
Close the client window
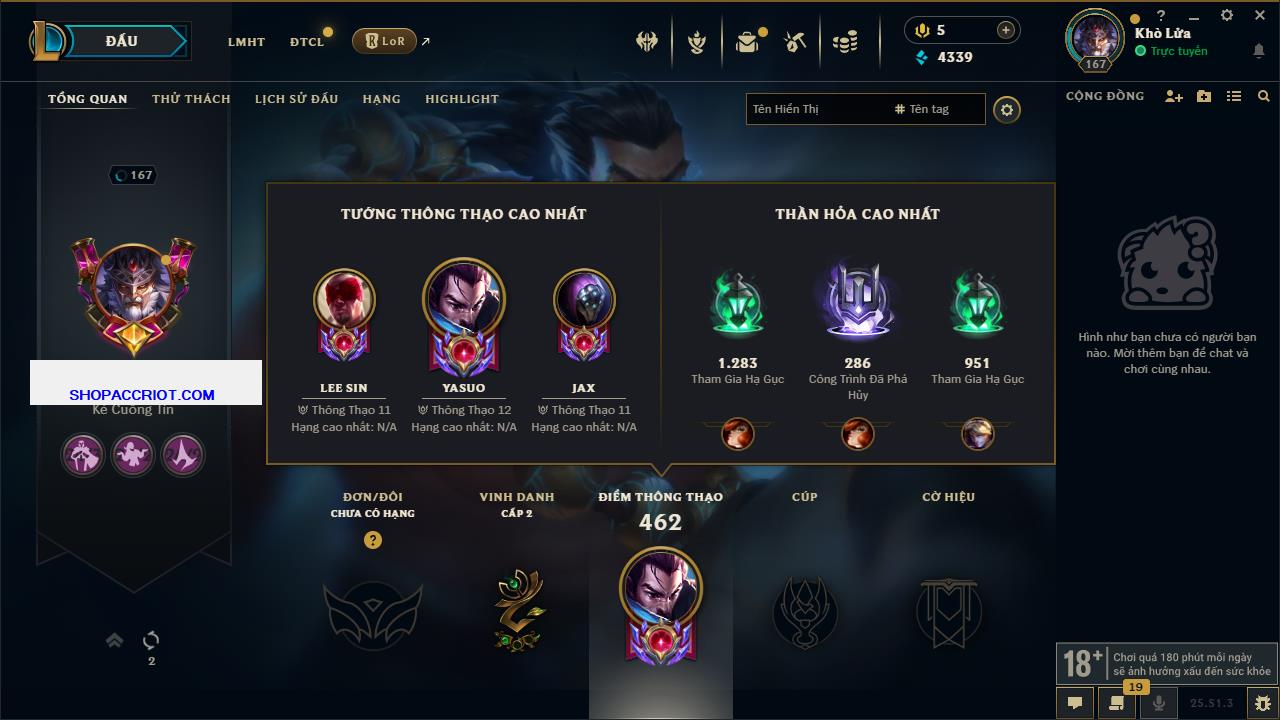pos(1259,15)
